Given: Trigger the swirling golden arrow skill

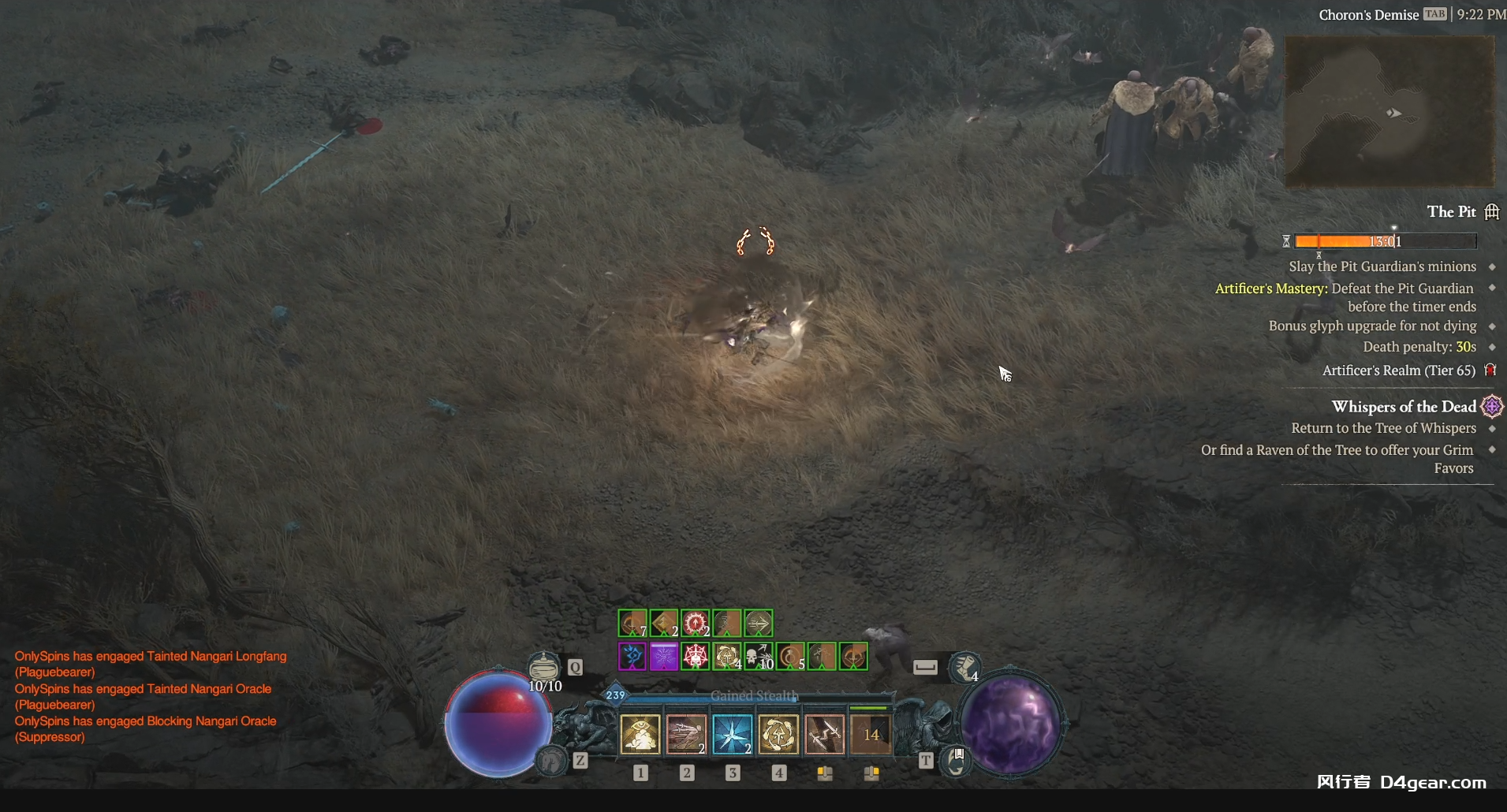Looking at the screenshot, I should (778, 735).
